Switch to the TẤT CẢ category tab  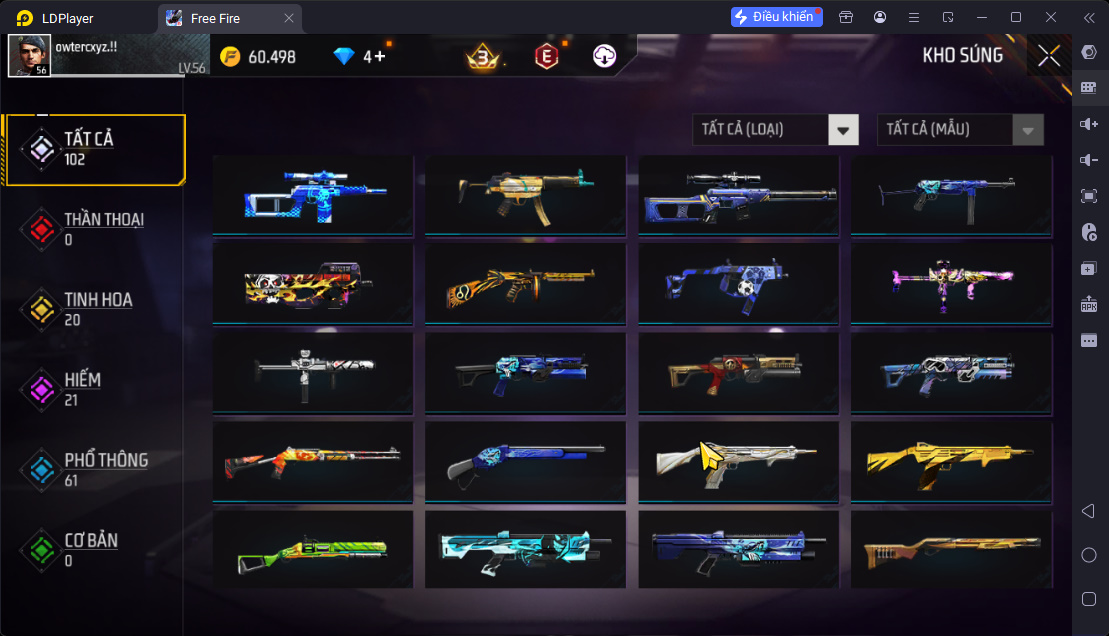tap(95, 149)
